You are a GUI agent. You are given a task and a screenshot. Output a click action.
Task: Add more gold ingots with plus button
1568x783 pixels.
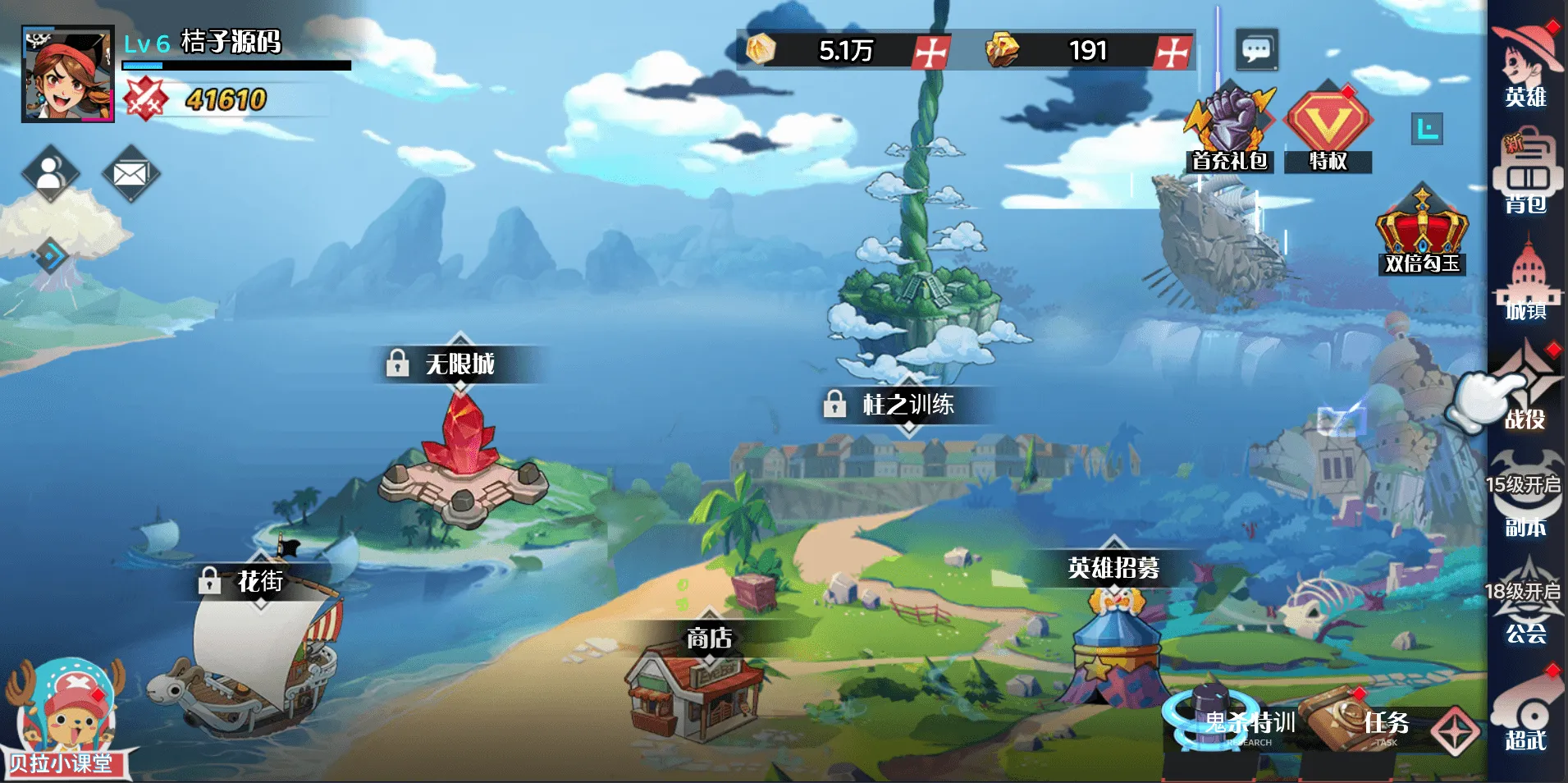[x=1173, y=51]
